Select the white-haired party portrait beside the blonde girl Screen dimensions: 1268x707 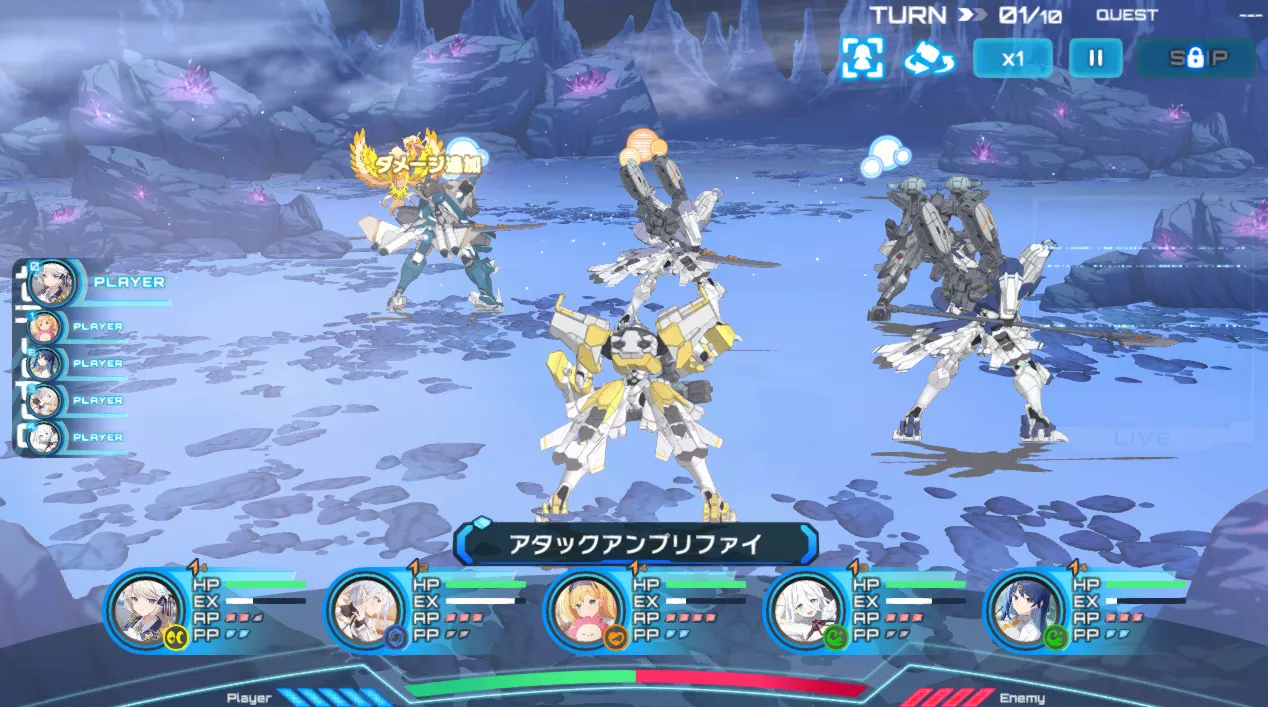pyautogui.click(x=804, y=609)
